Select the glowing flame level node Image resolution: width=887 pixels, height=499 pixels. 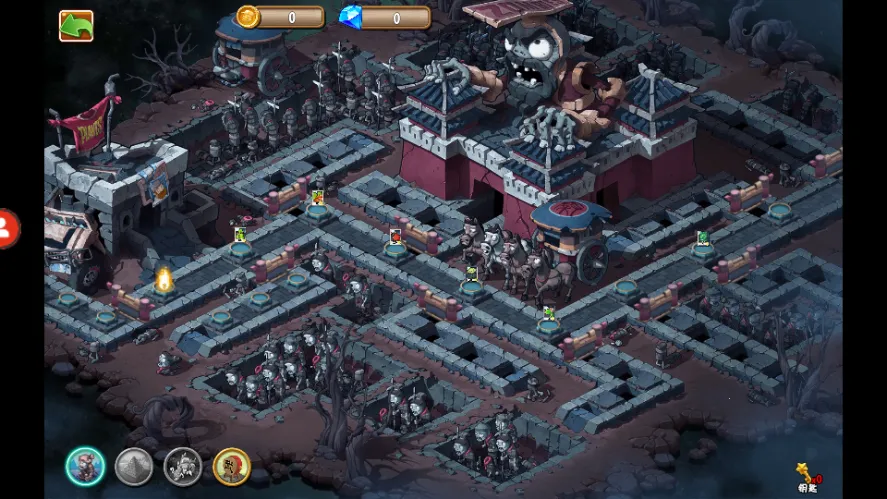coord(164,279)
